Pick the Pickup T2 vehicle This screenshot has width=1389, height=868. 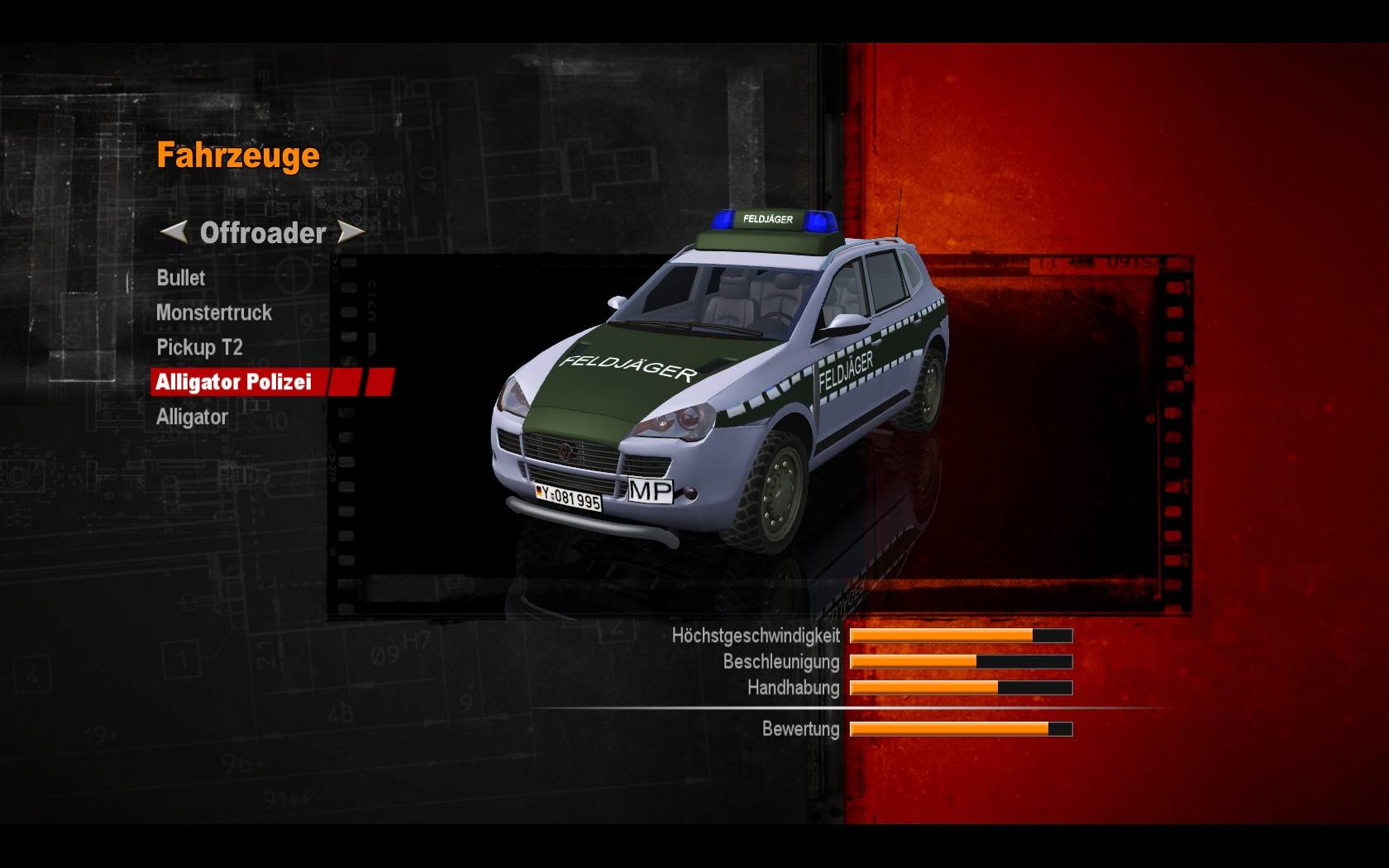click(x=199, y=347)
